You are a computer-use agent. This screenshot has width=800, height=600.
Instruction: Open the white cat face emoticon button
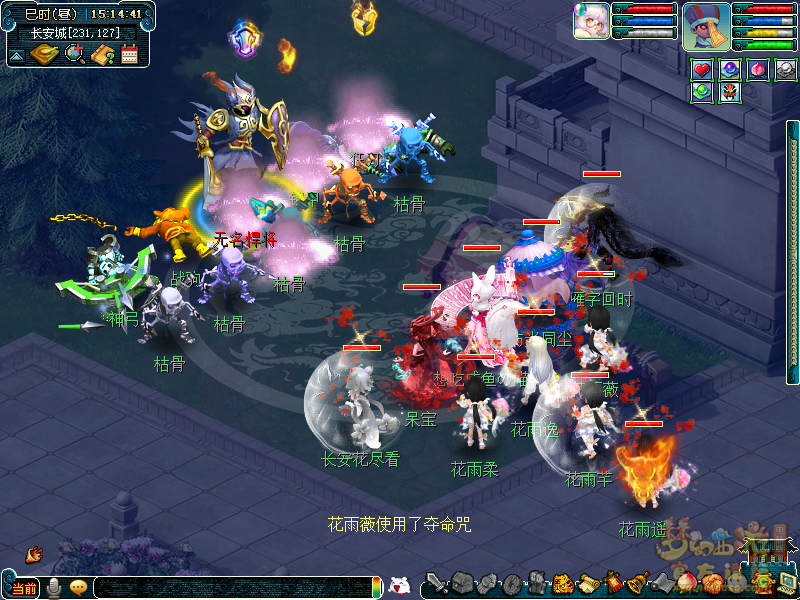click(399, 586)
